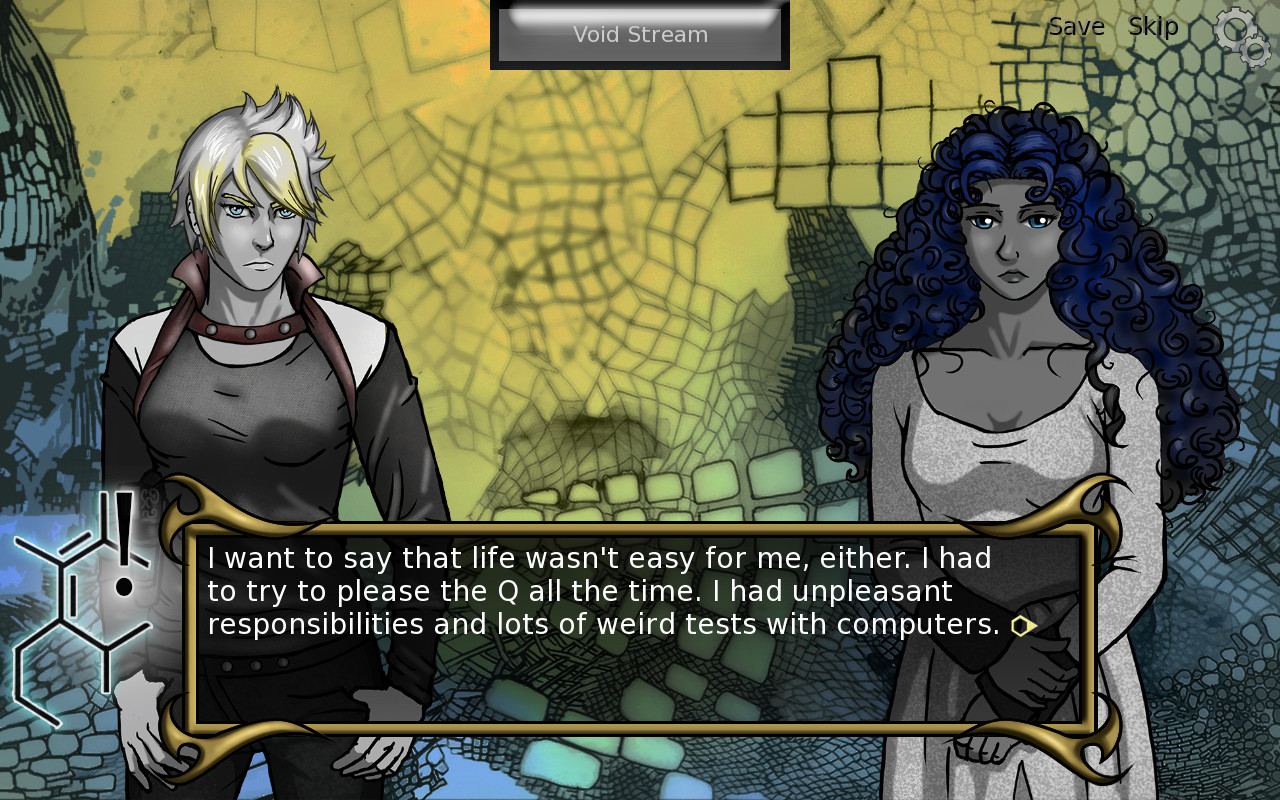Open settings with the gears icon
The height and width of the screenshot is (800, 1280).
1241,36
